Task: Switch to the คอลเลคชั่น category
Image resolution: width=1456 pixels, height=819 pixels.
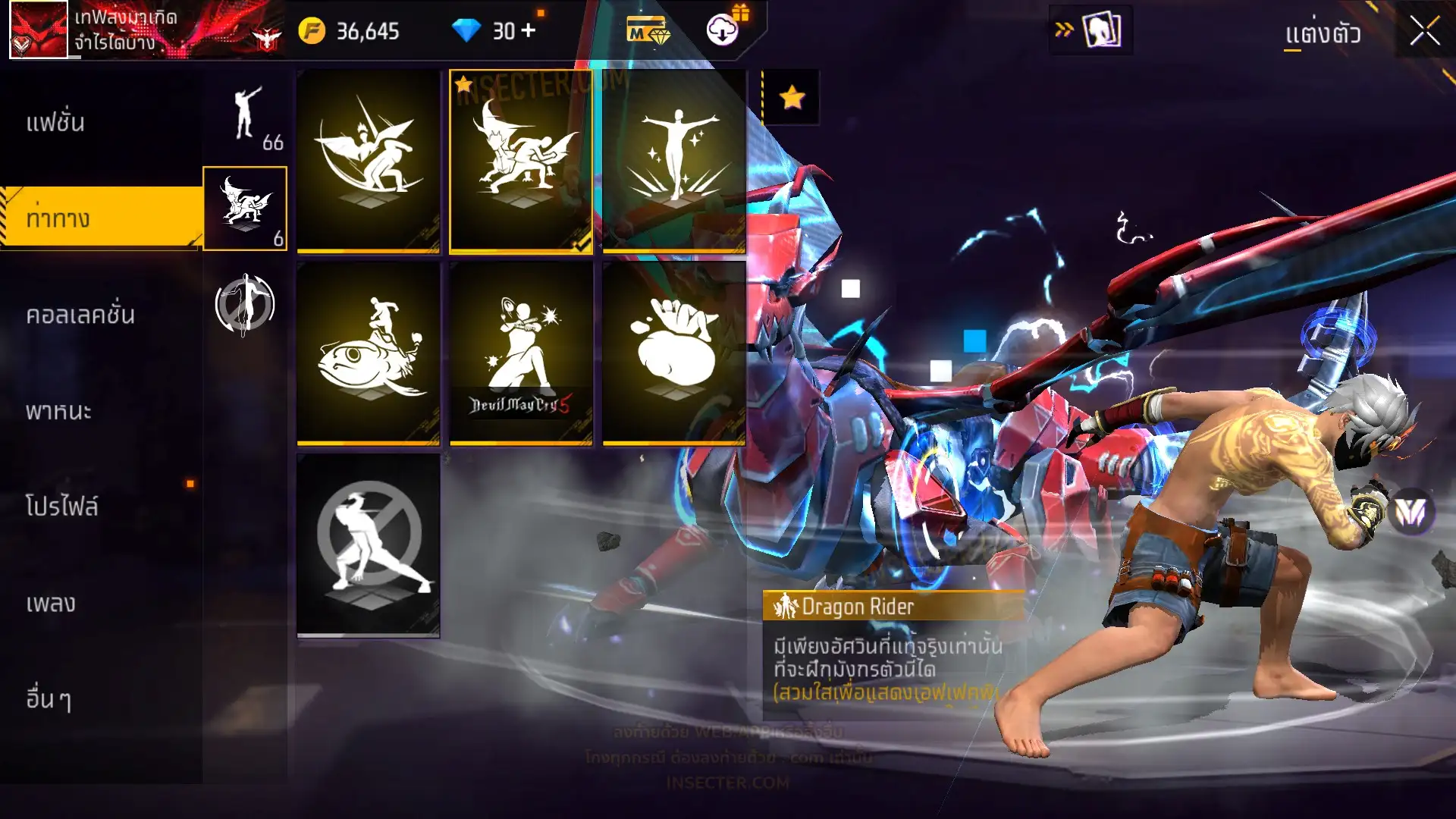Action: [x=80, y=315]
